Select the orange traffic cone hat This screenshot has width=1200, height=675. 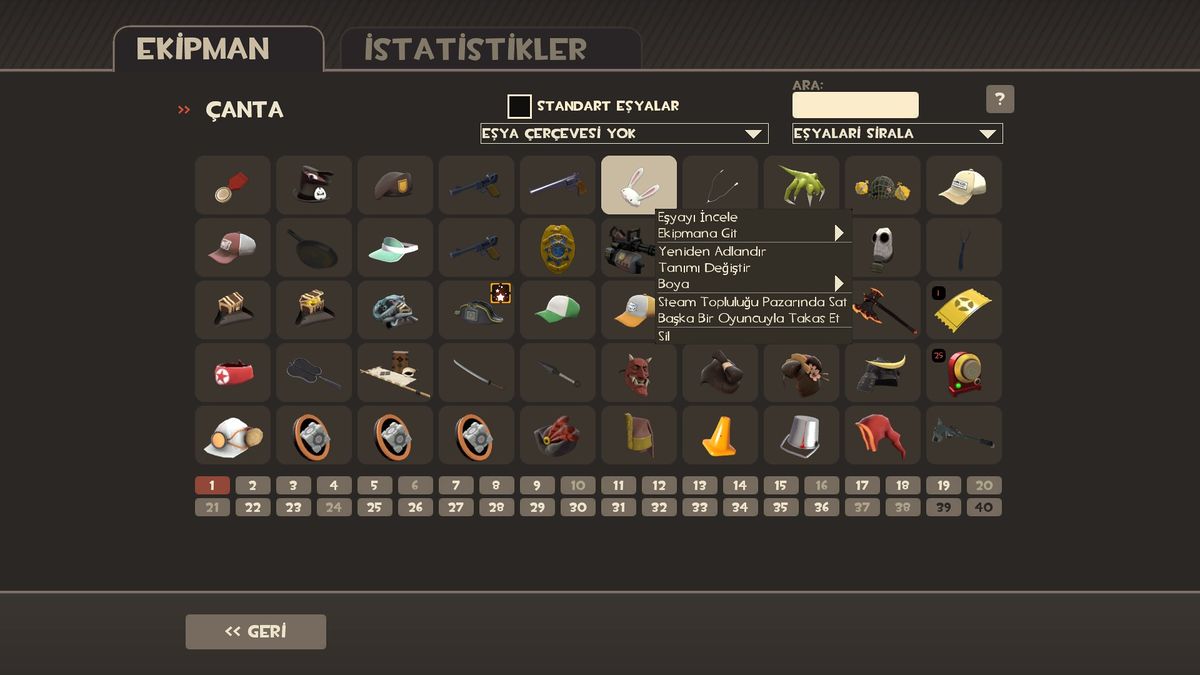(720, 435)
